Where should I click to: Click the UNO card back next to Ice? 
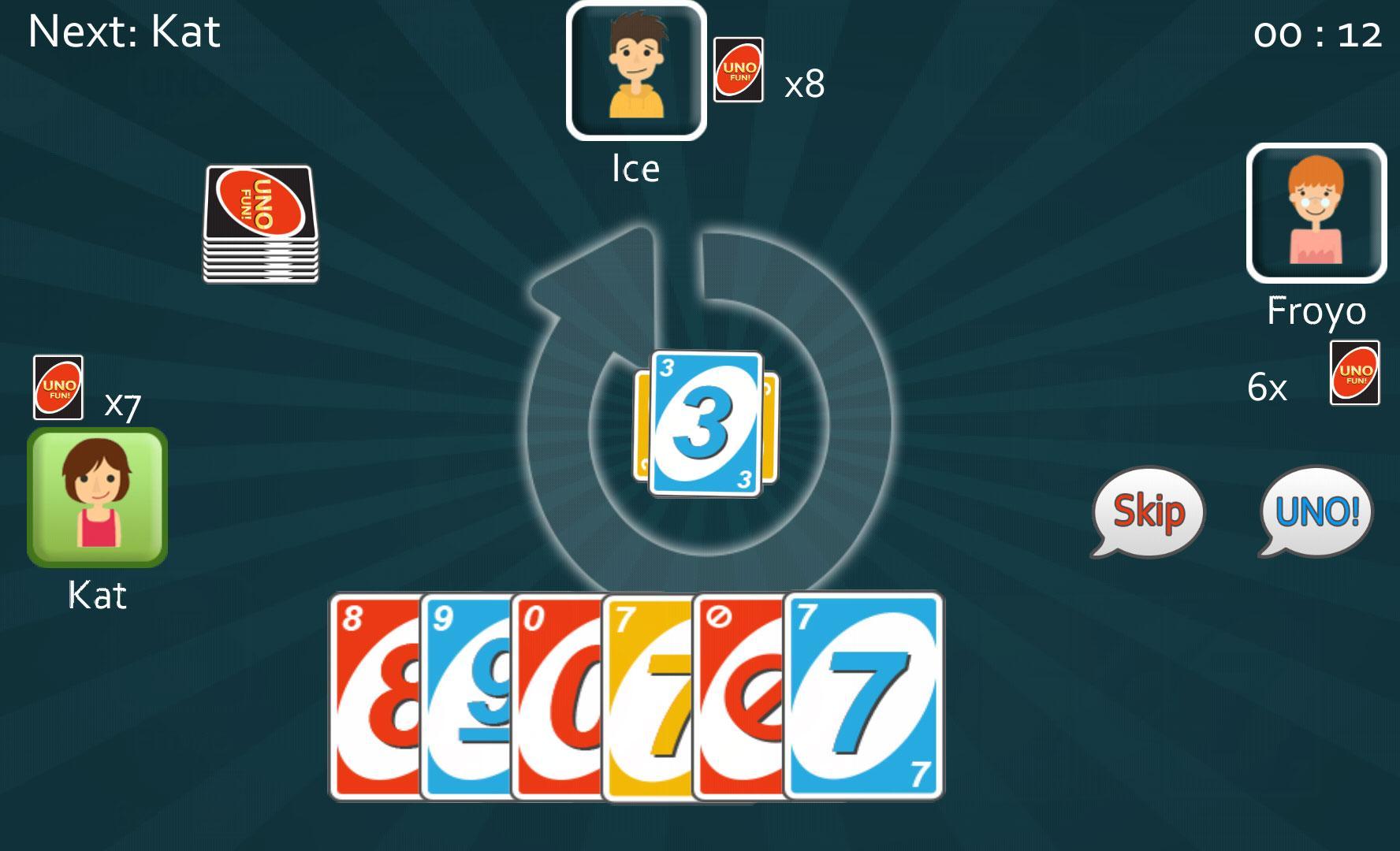point(739,70)
